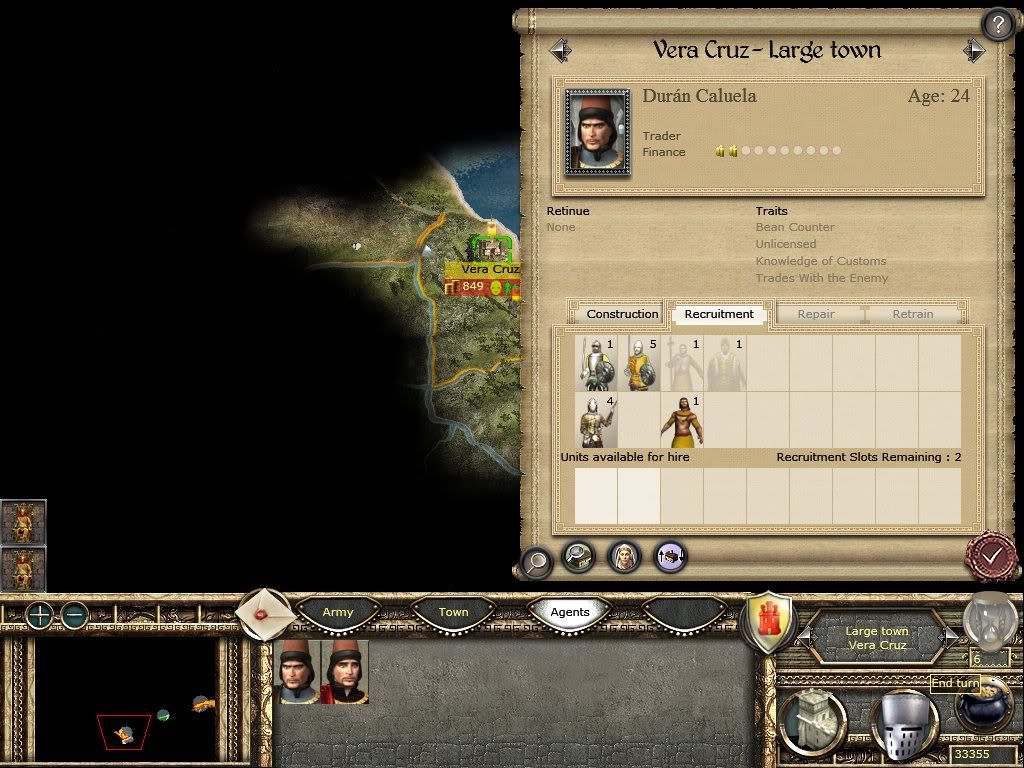Go to previous settlement with scroll's left arrow
This screenshot has height=768, width=1024.
point(560,50)
